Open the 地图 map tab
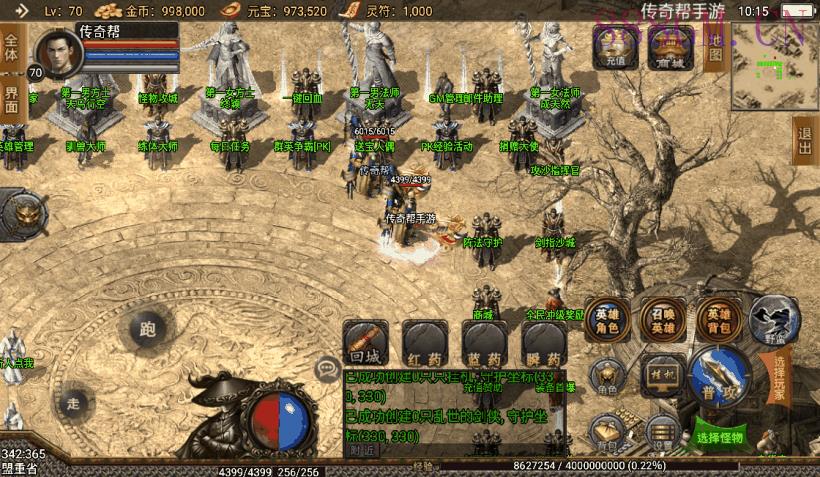 (x=714, y=44)
